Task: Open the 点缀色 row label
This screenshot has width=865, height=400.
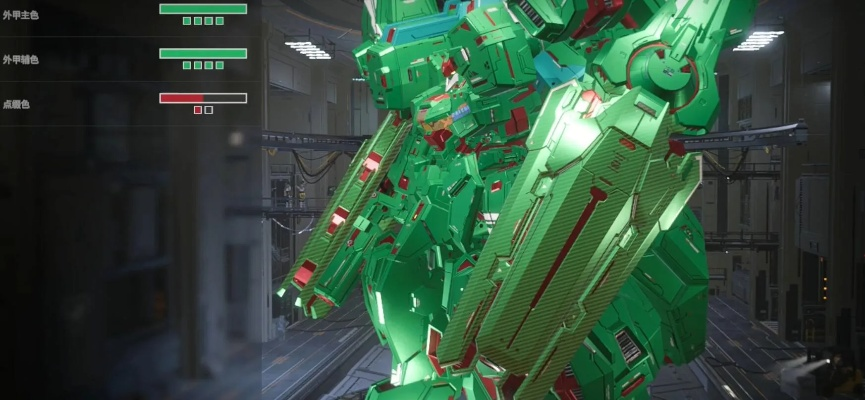Action: [17, 104]
